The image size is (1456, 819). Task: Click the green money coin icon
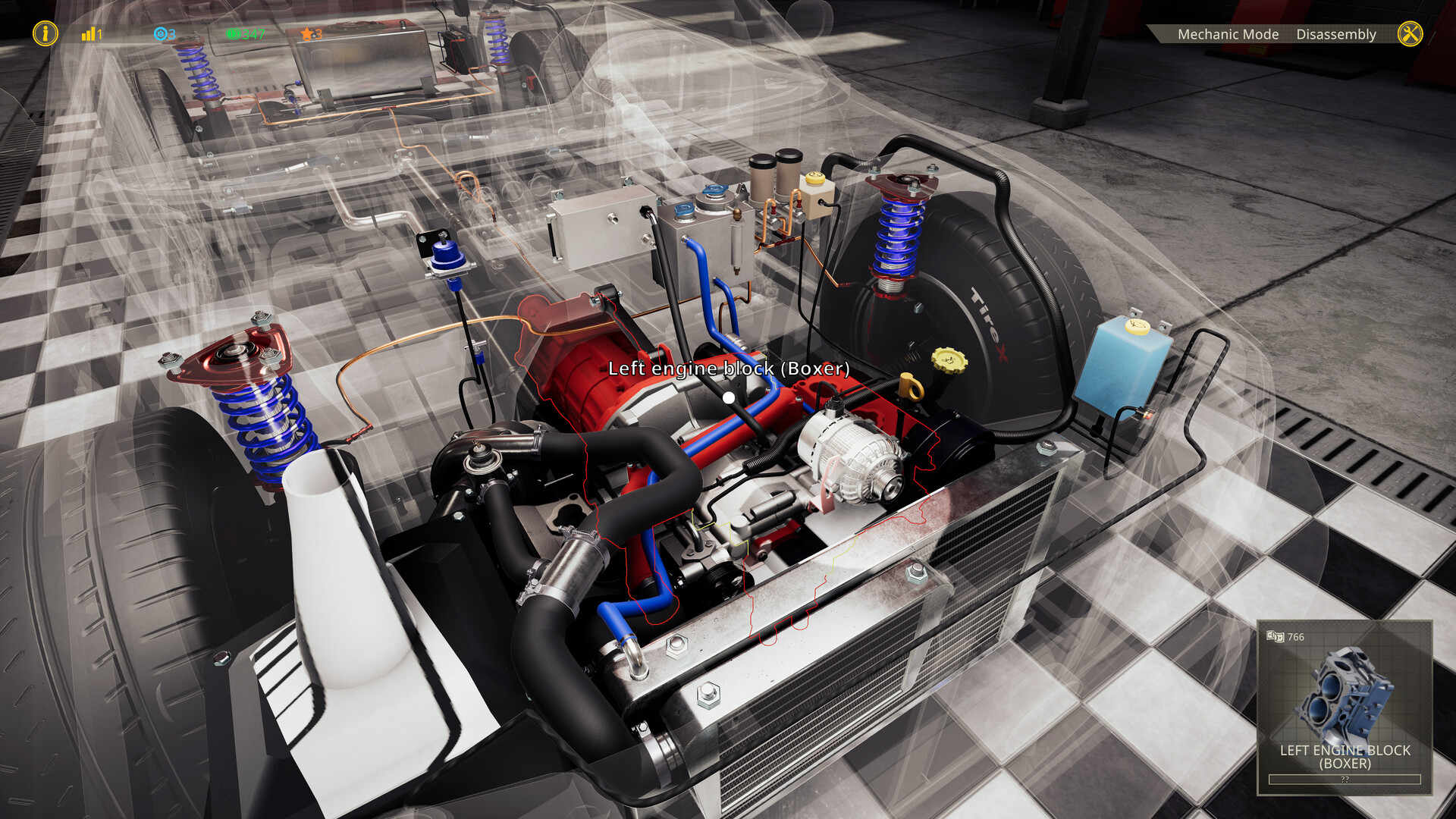234,33
